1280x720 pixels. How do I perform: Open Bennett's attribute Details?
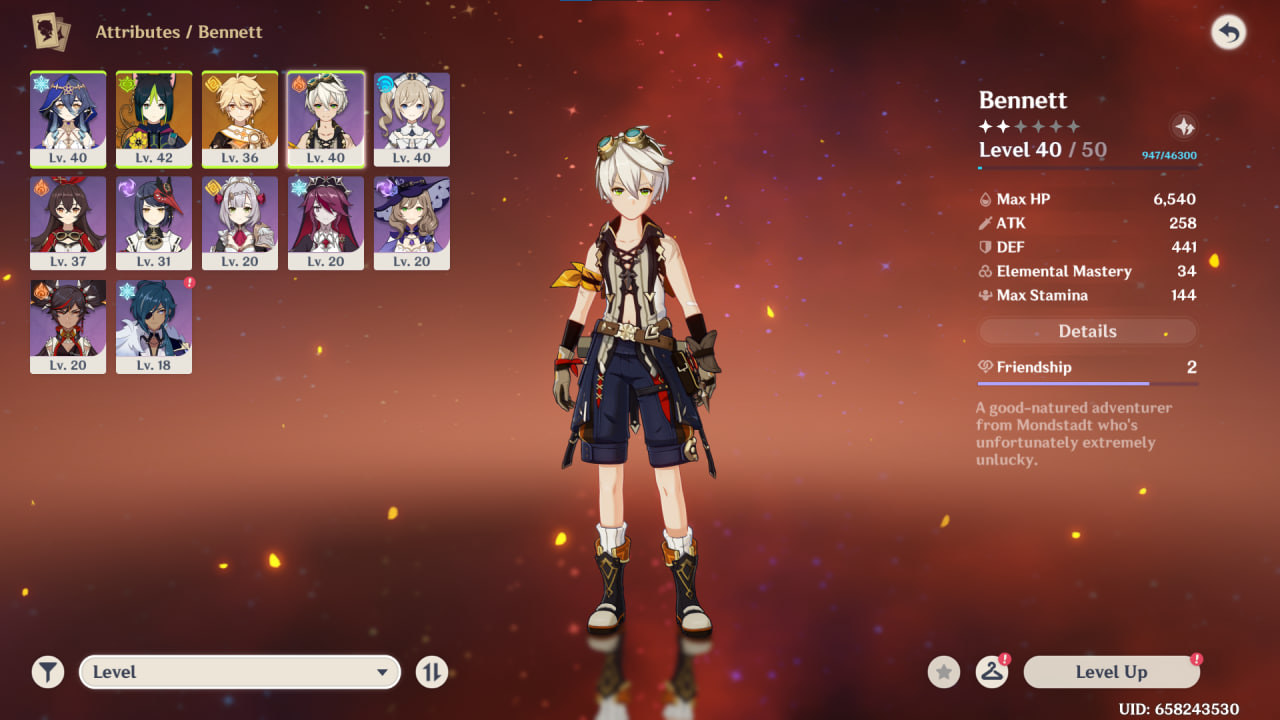tap(1087, 331)
